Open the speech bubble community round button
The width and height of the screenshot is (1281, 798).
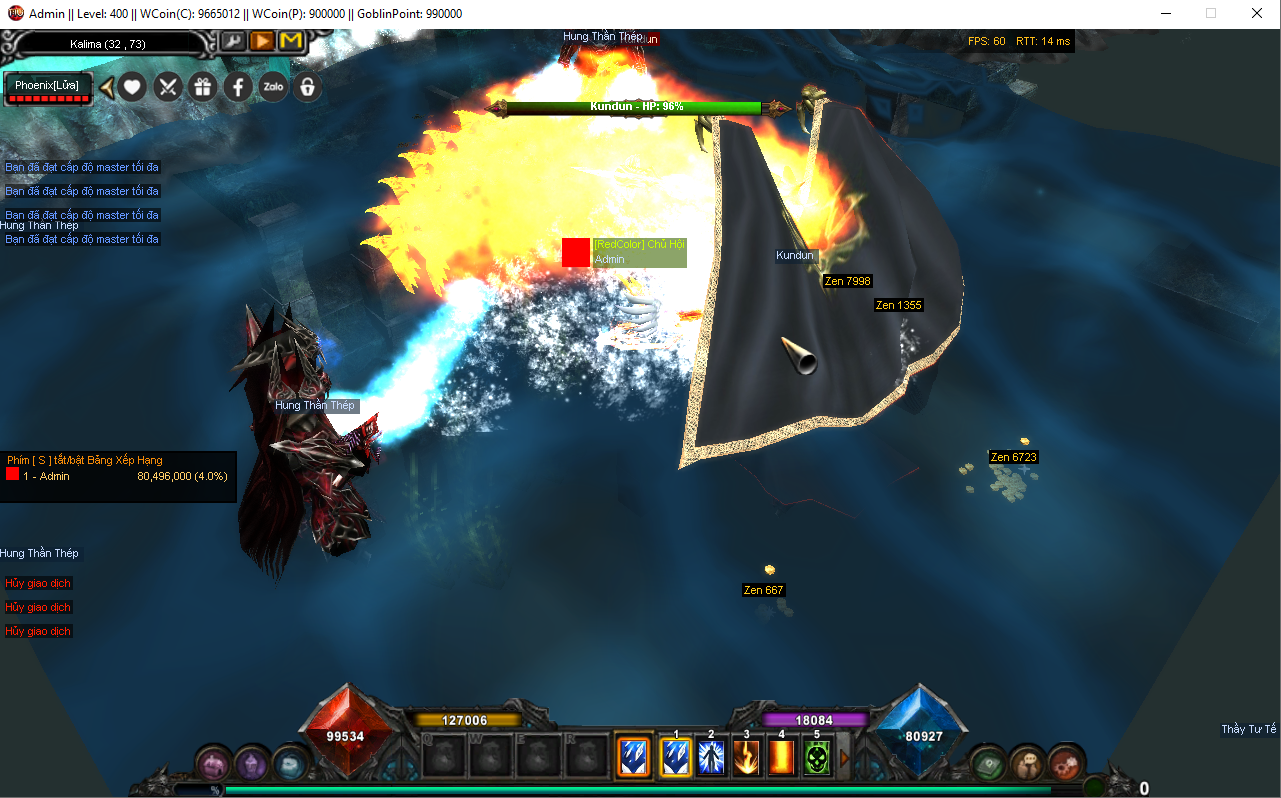[x=1027, y=762]
